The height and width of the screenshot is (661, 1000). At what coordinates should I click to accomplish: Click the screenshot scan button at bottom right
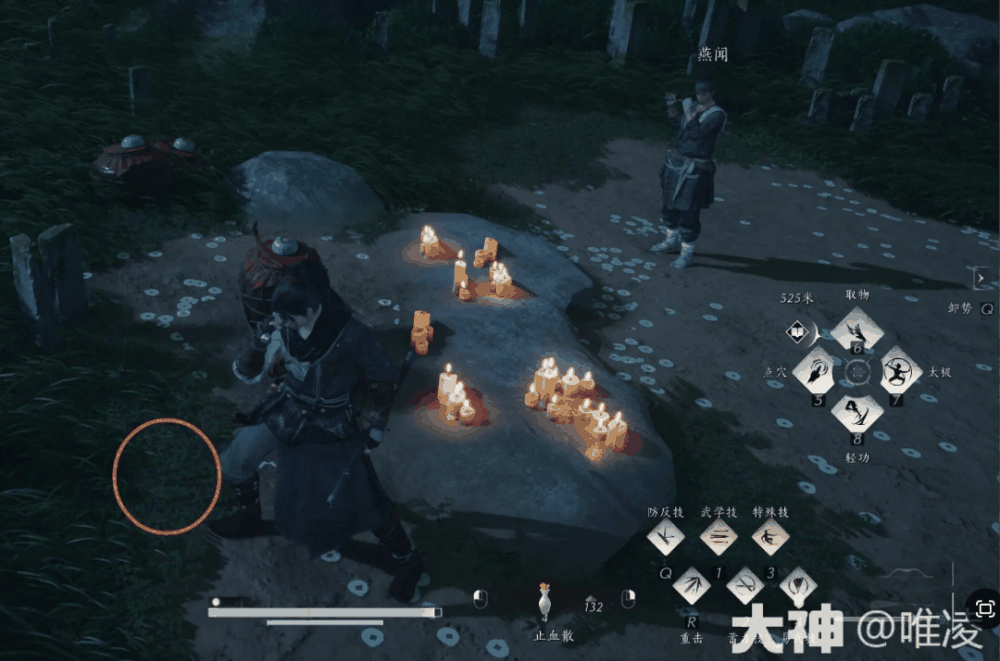click(984, 608)
